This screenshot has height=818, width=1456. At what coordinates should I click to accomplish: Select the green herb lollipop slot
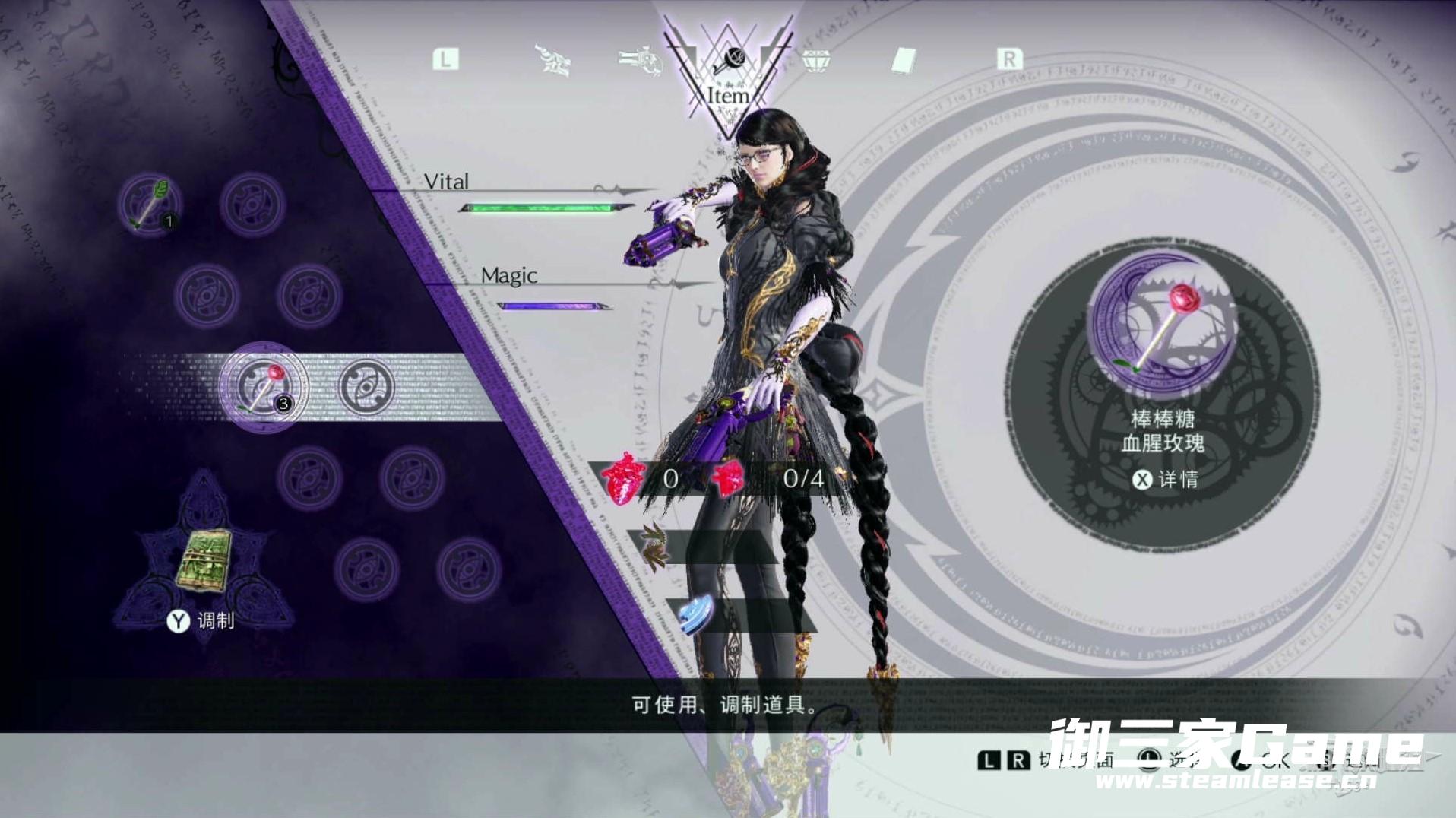coord(150,204)
